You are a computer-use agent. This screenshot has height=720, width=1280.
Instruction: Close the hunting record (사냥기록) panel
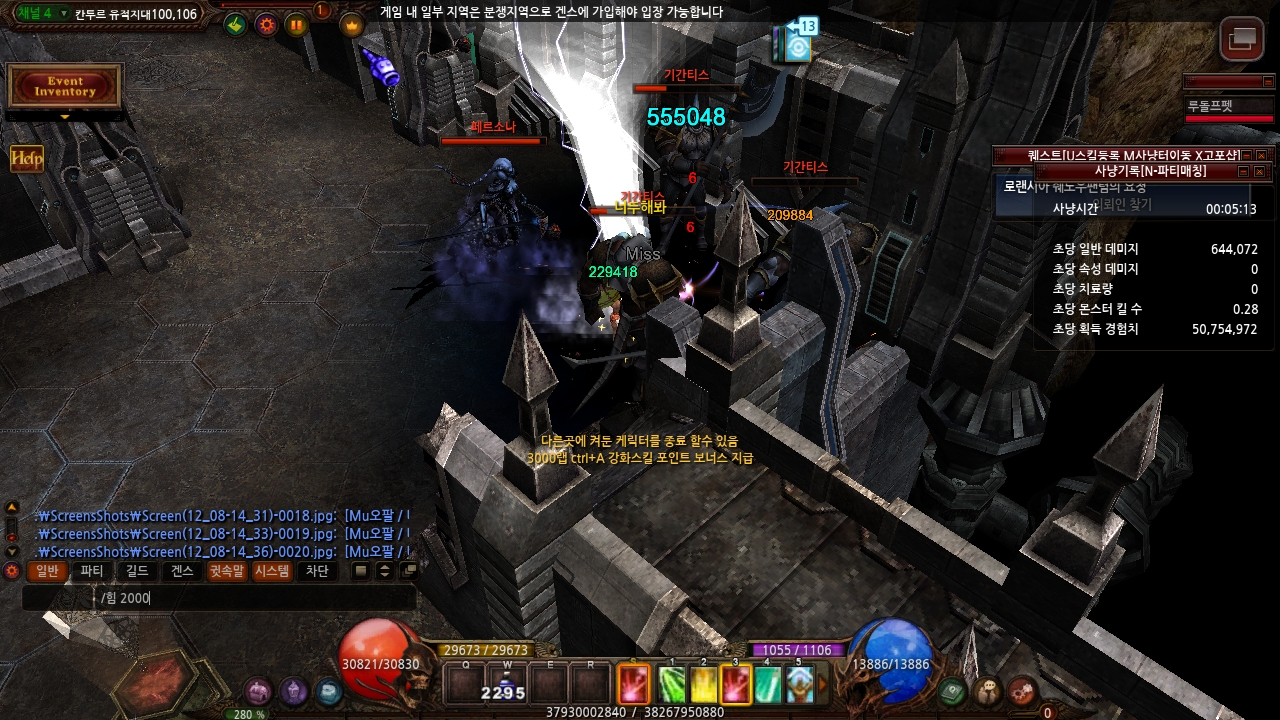[1260, 172]
